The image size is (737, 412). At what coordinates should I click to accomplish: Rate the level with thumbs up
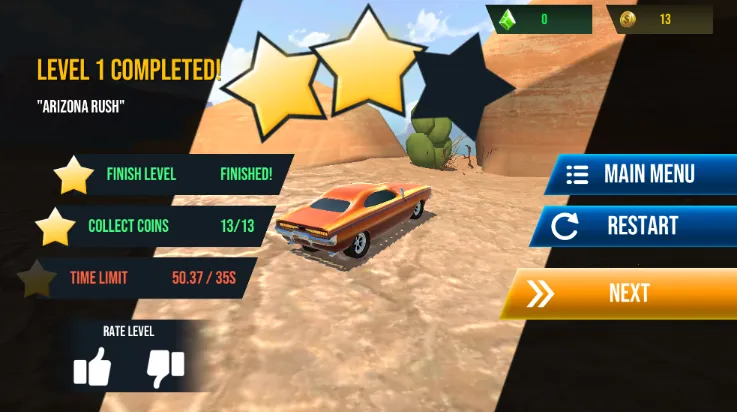(92, 368)
